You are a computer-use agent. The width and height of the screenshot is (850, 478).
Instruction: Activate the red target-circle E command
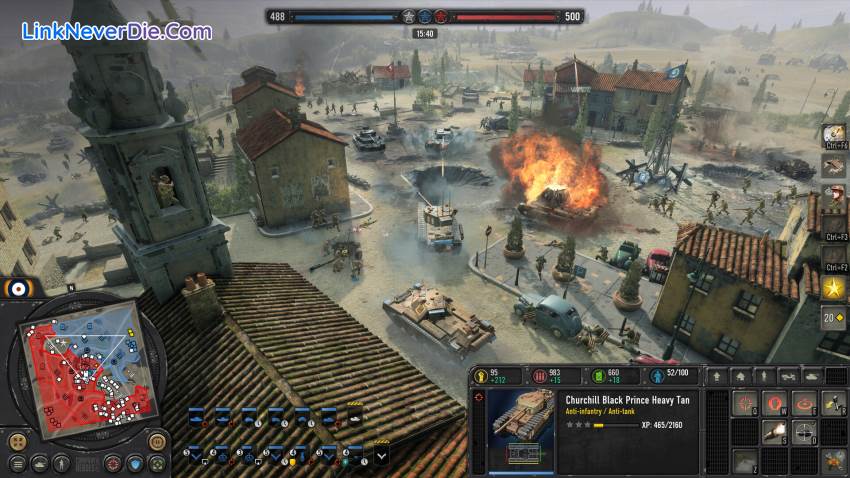tap(805, 402)
